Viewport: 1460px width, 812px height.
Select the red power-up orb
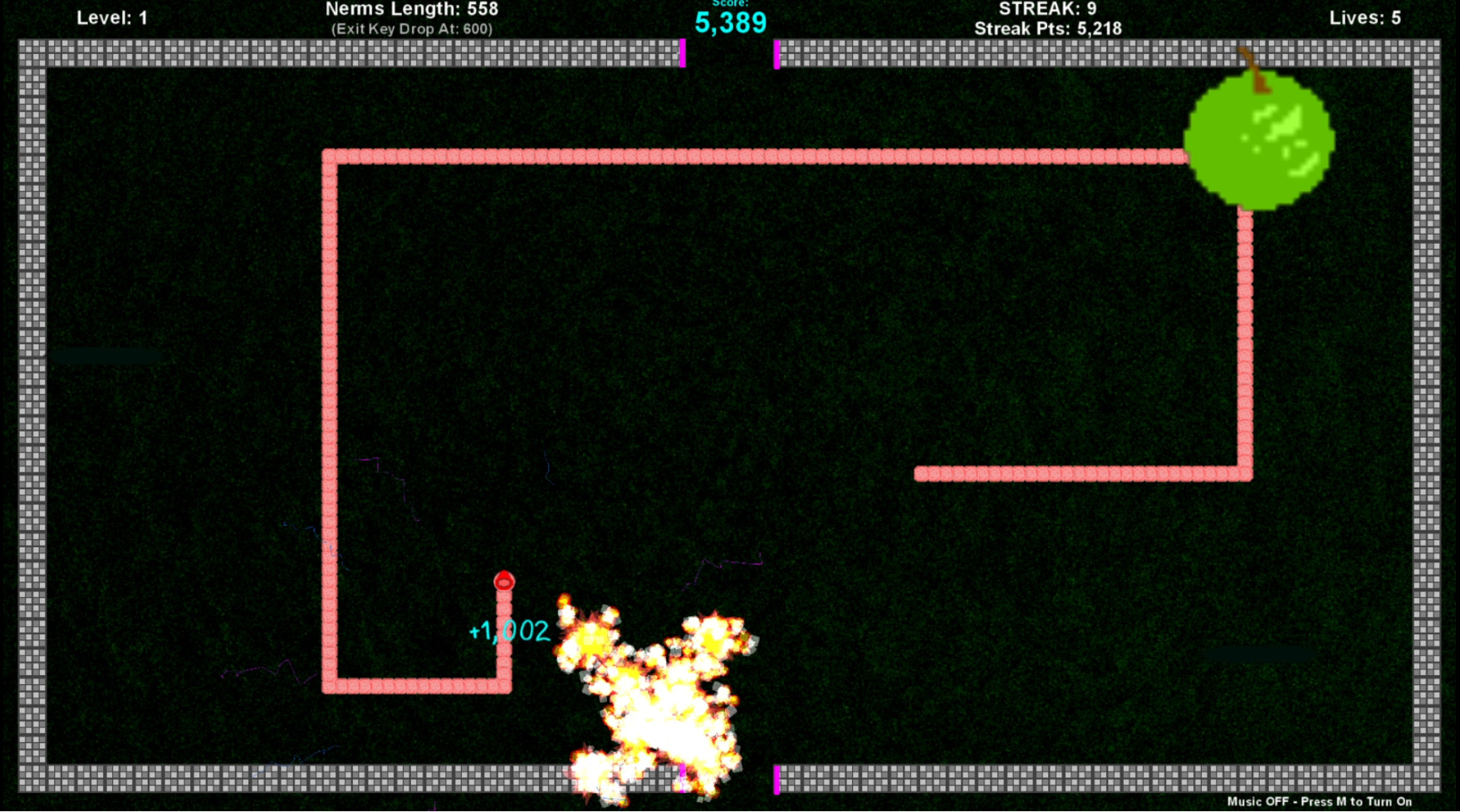pyautogui.click(x=504, y=583)
